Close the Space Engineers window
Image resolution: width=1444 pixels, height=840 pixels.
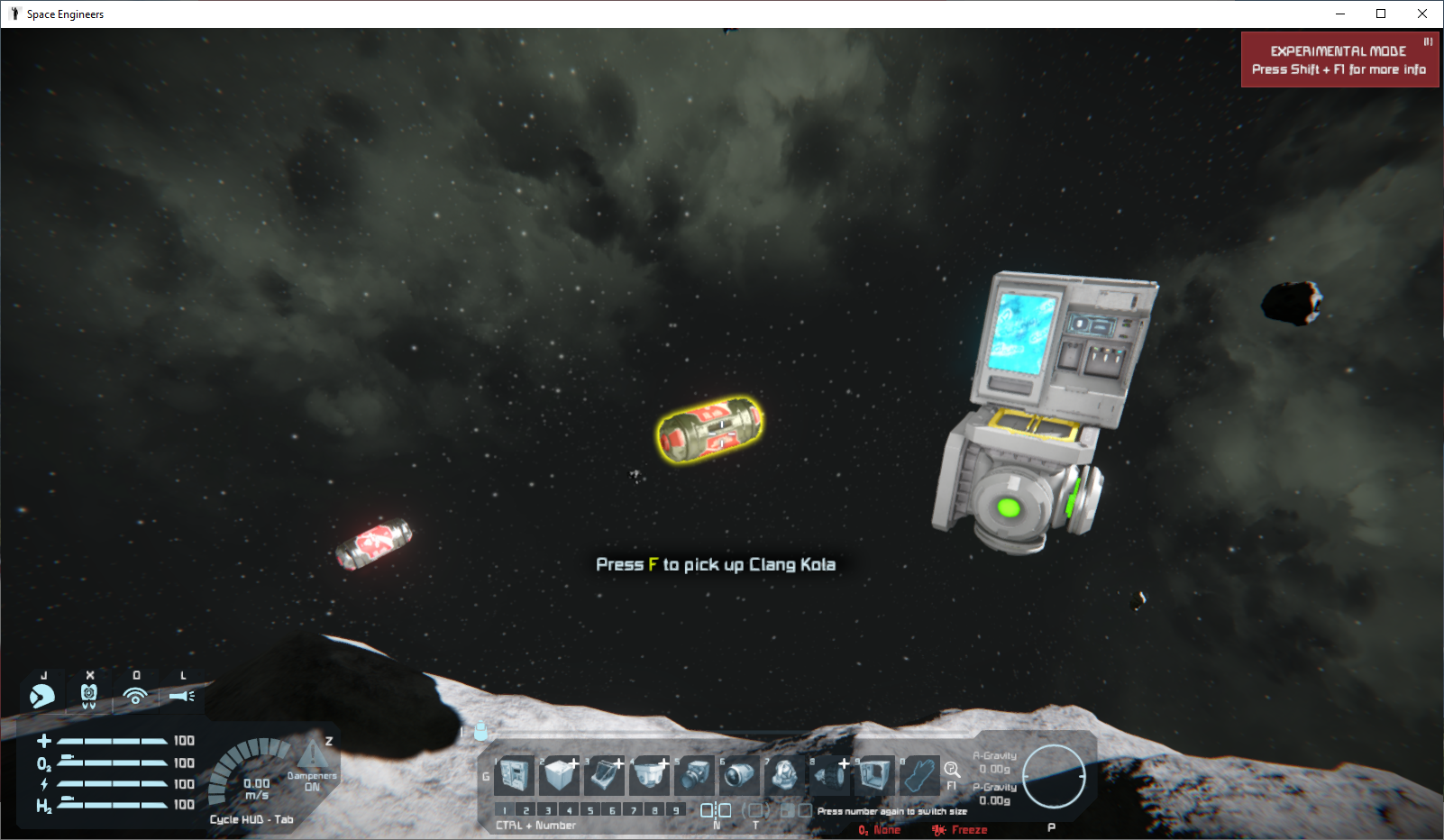pyautogui.click(x=1422, y=14)
